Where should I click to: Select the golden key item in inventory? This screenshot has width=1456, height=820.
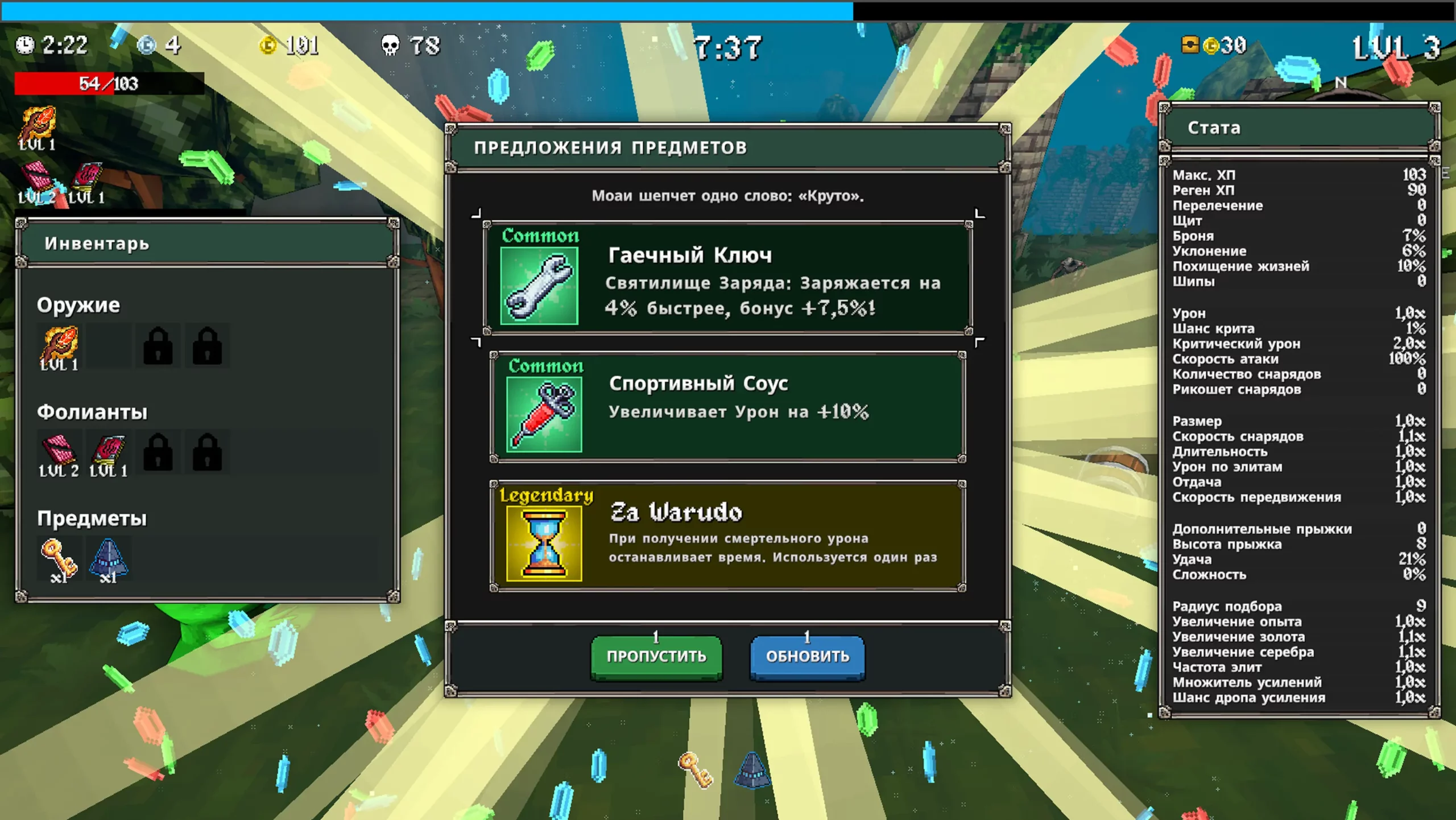59,560
